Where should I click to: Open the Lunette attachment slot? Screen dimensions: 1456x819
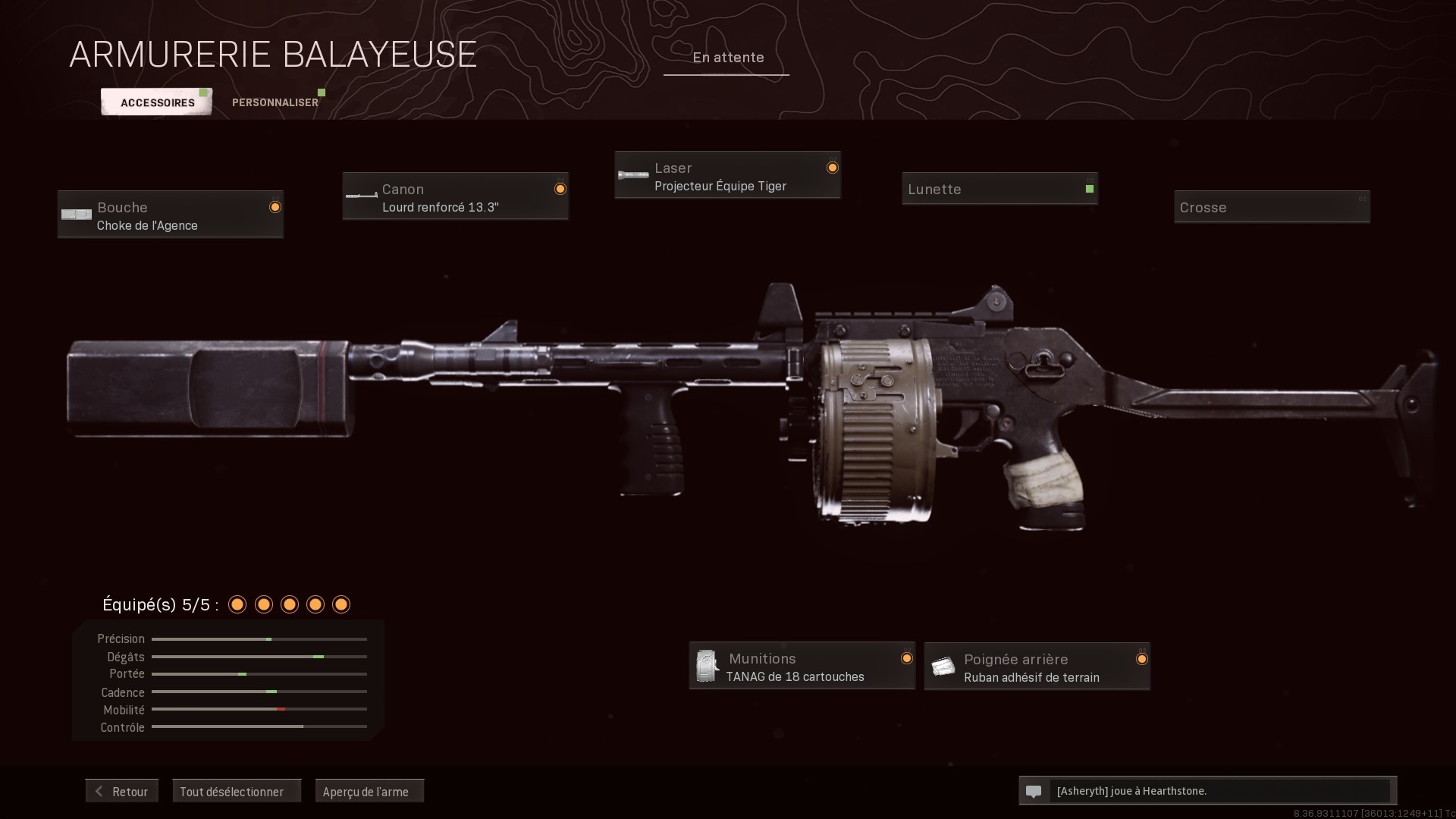pos(999,189)
